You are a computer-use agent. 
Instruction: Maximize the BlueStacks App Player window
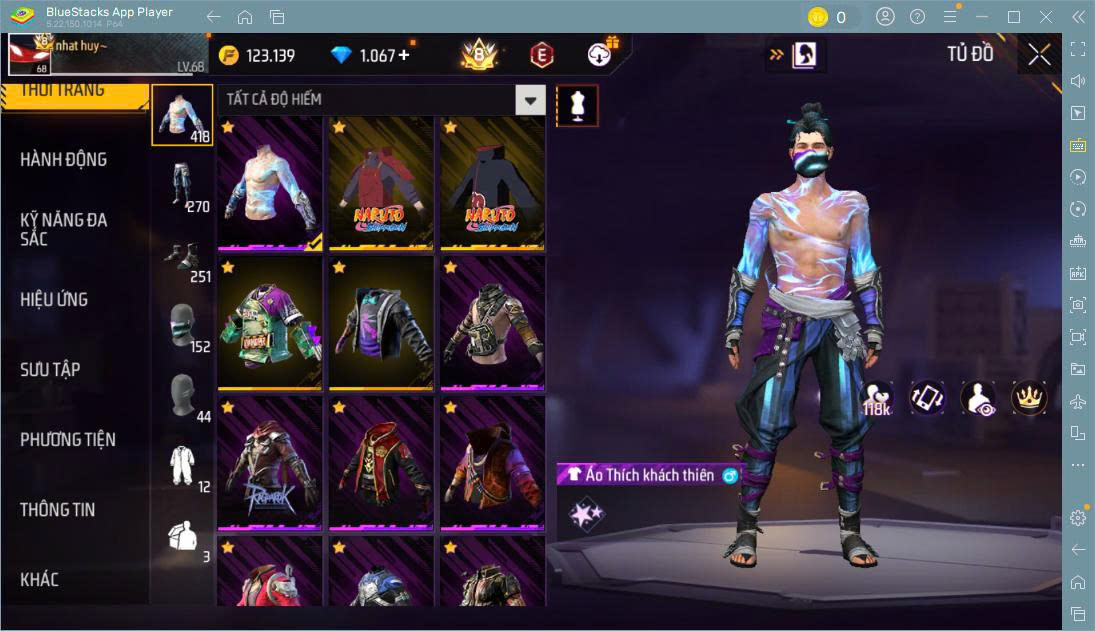[1014, 17]
